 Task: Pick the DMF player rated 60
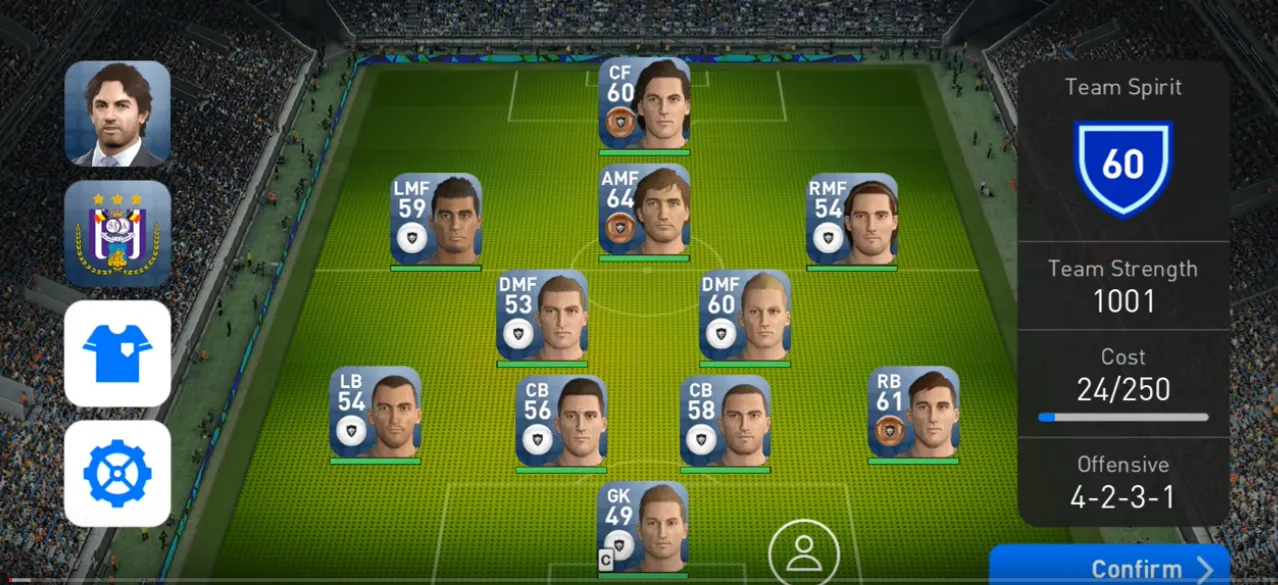click(745, 315)
